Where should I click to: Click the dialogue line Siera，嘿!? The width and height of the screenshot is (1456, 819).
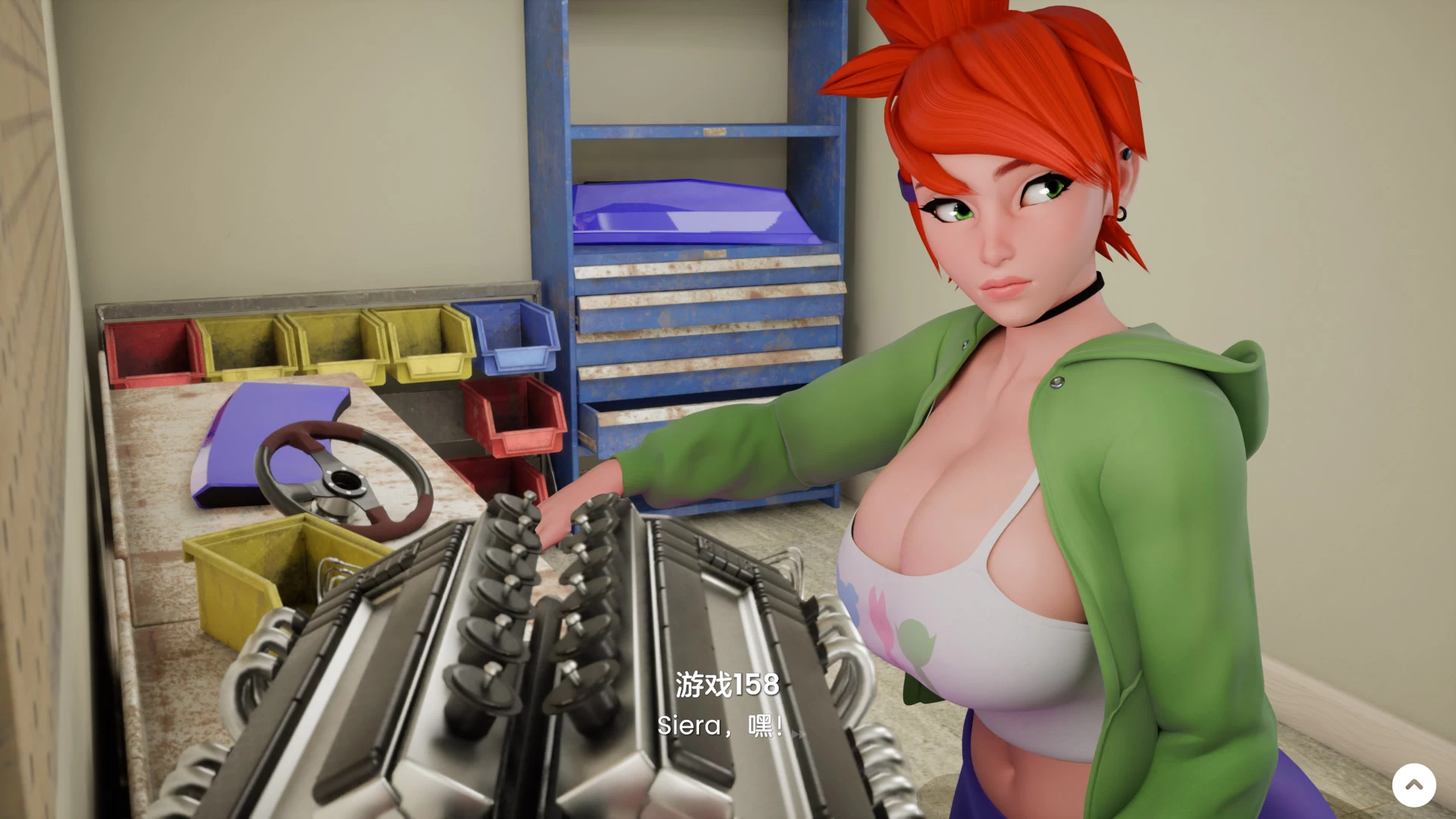(x=720, y=726)
